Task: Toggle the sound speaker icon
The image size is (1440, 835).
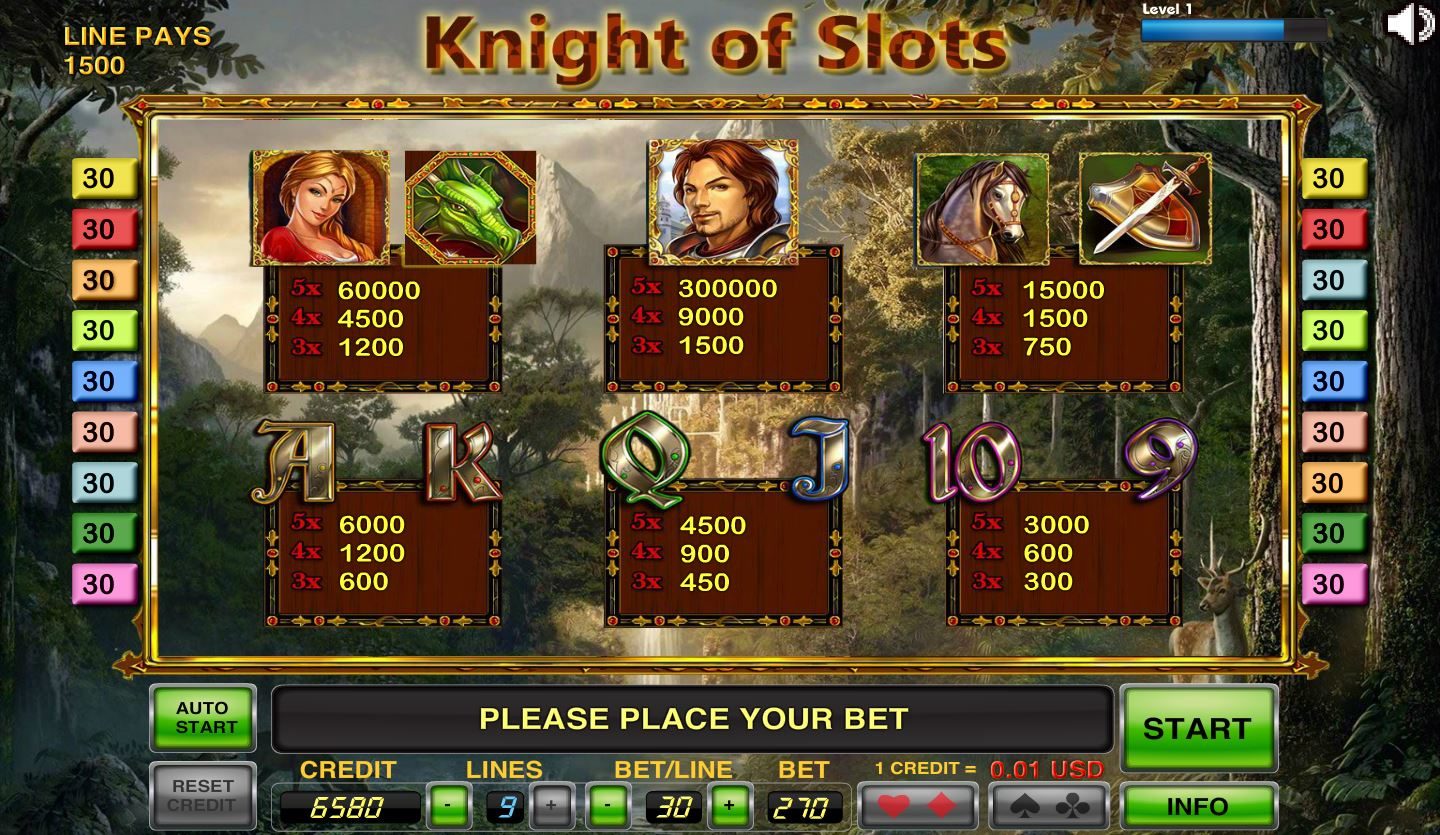Action: [1410, 24]
